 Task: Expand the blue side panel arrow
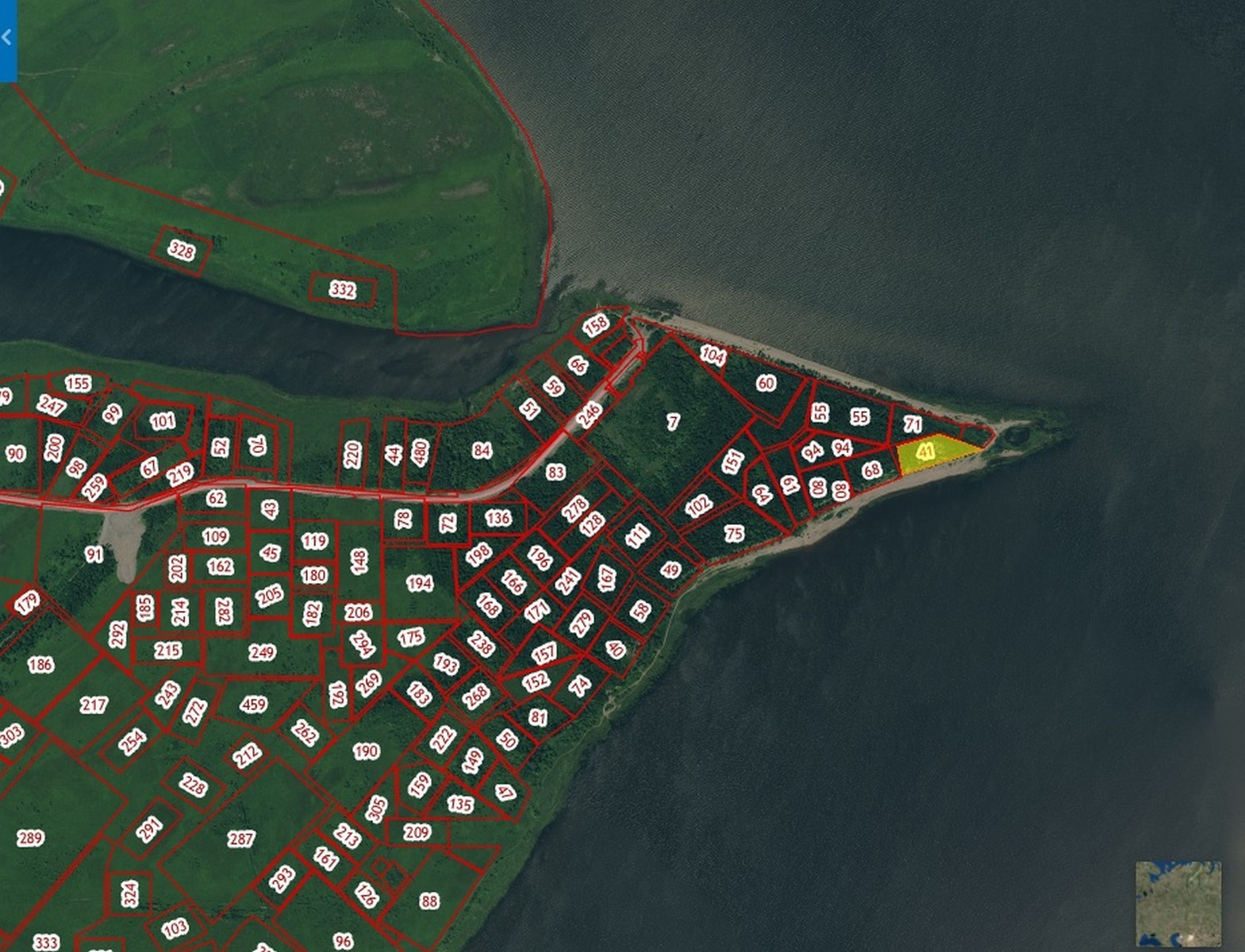pos(7,38)
